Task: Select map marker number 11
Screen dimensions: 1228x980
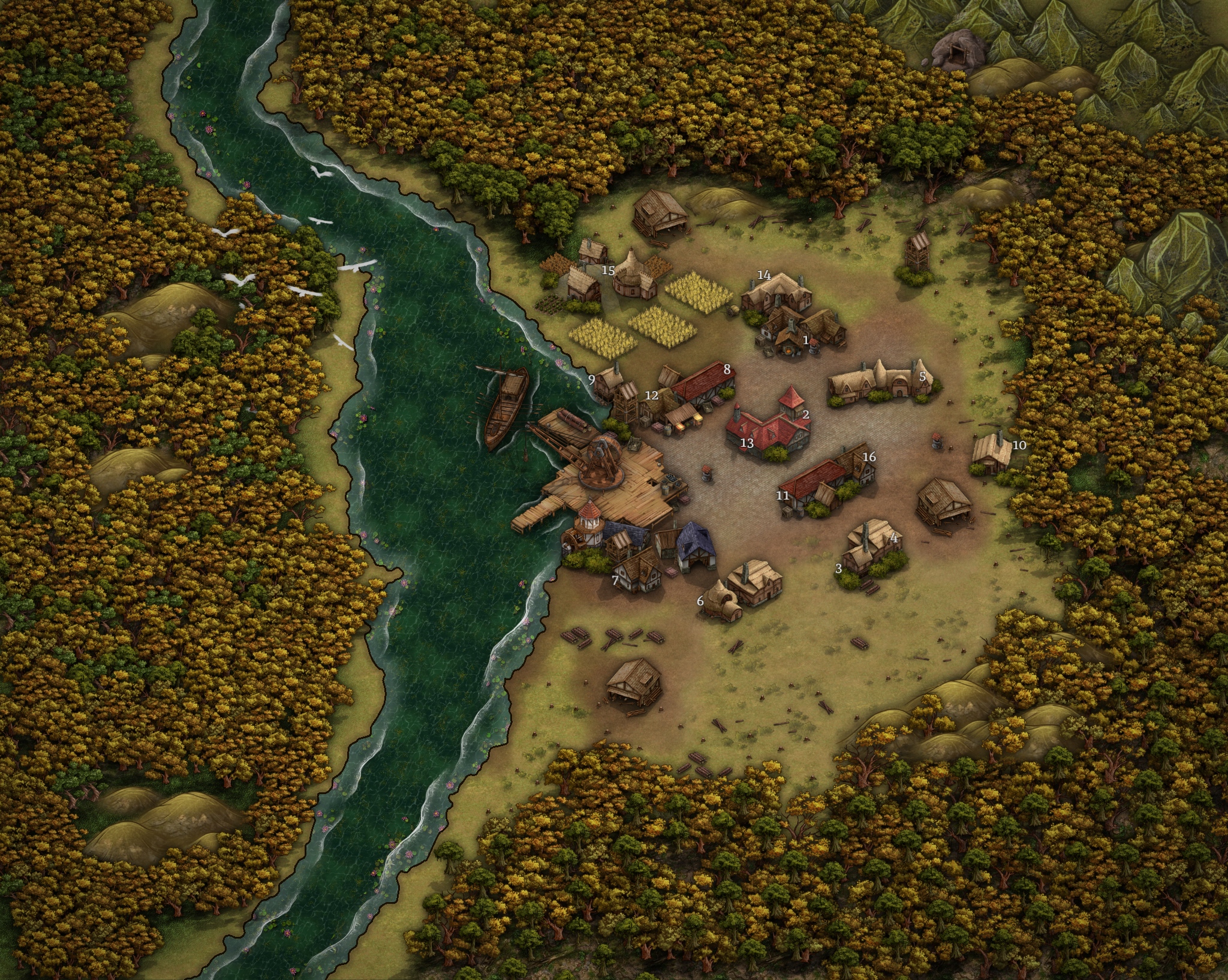Action: pyautogui.click(x=782, y=495)
